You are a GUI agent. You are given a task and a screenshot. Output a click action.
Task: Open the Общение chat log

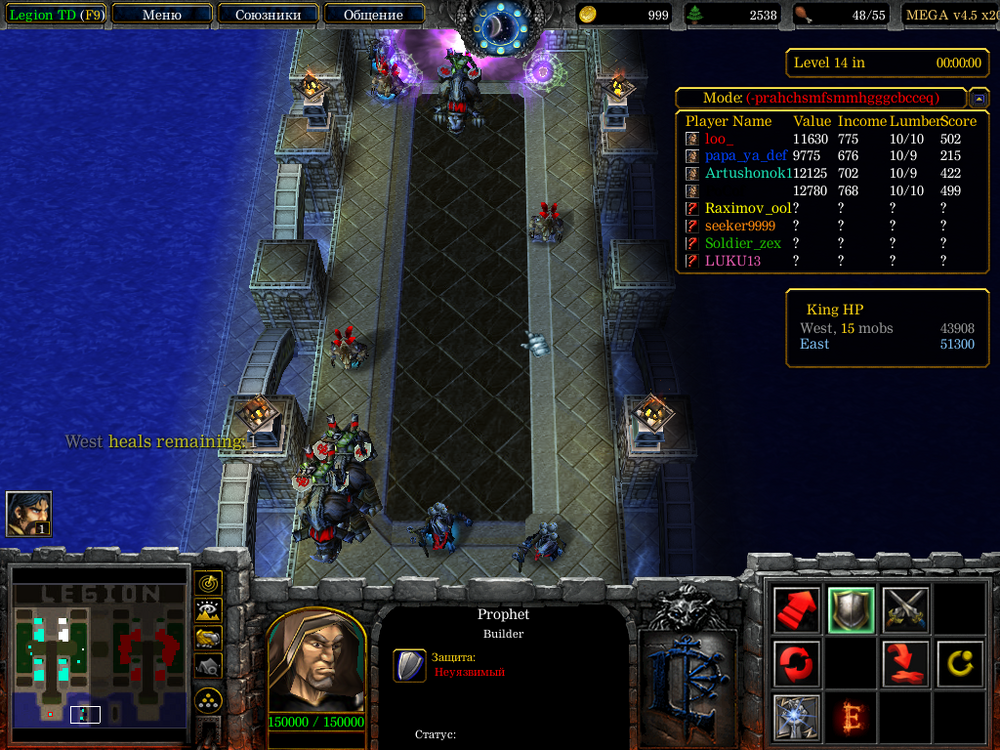coord(373,15)
